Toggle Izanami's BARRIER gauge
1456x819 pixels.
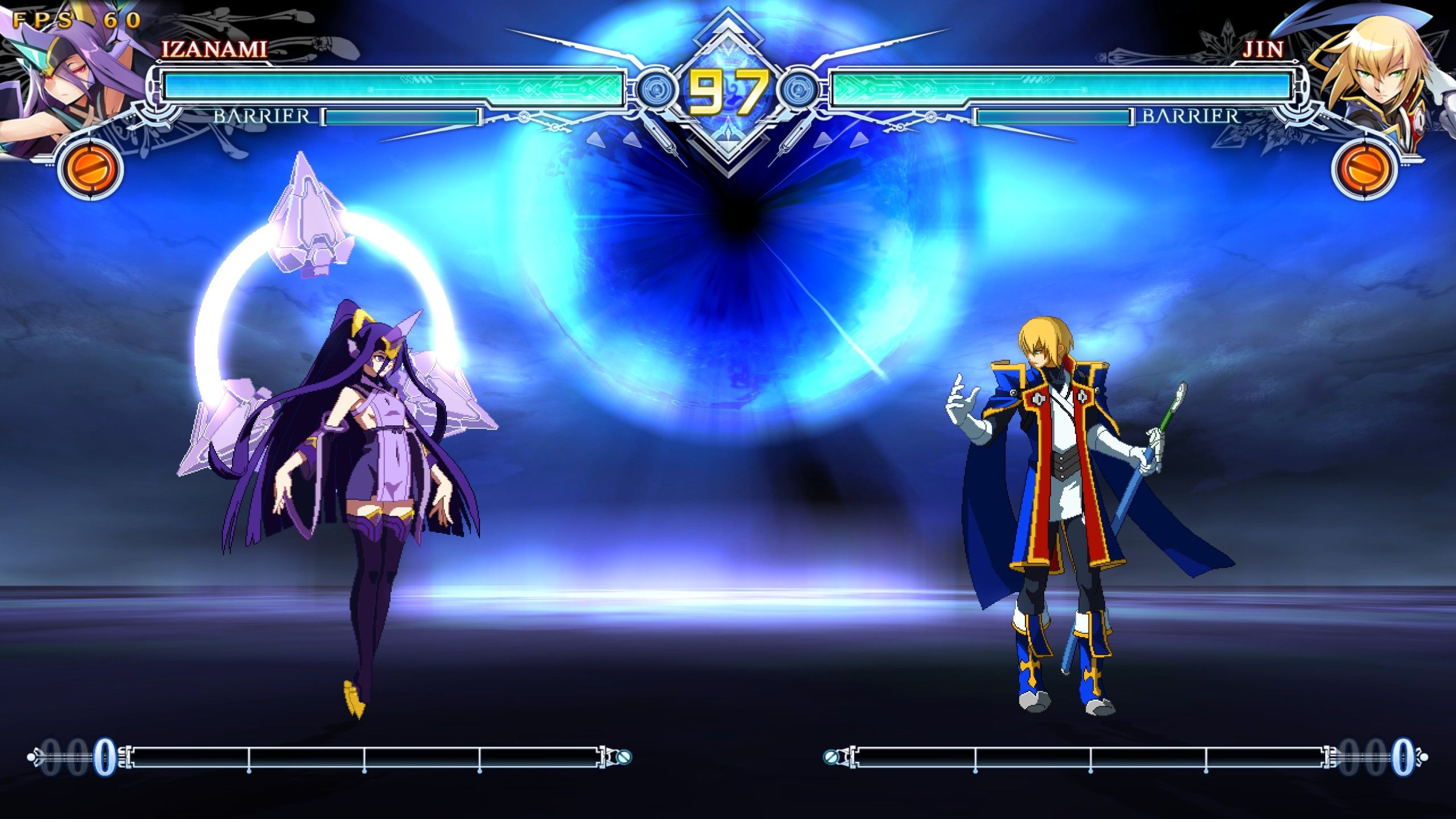pyautogui.click(x=404, y=118)
